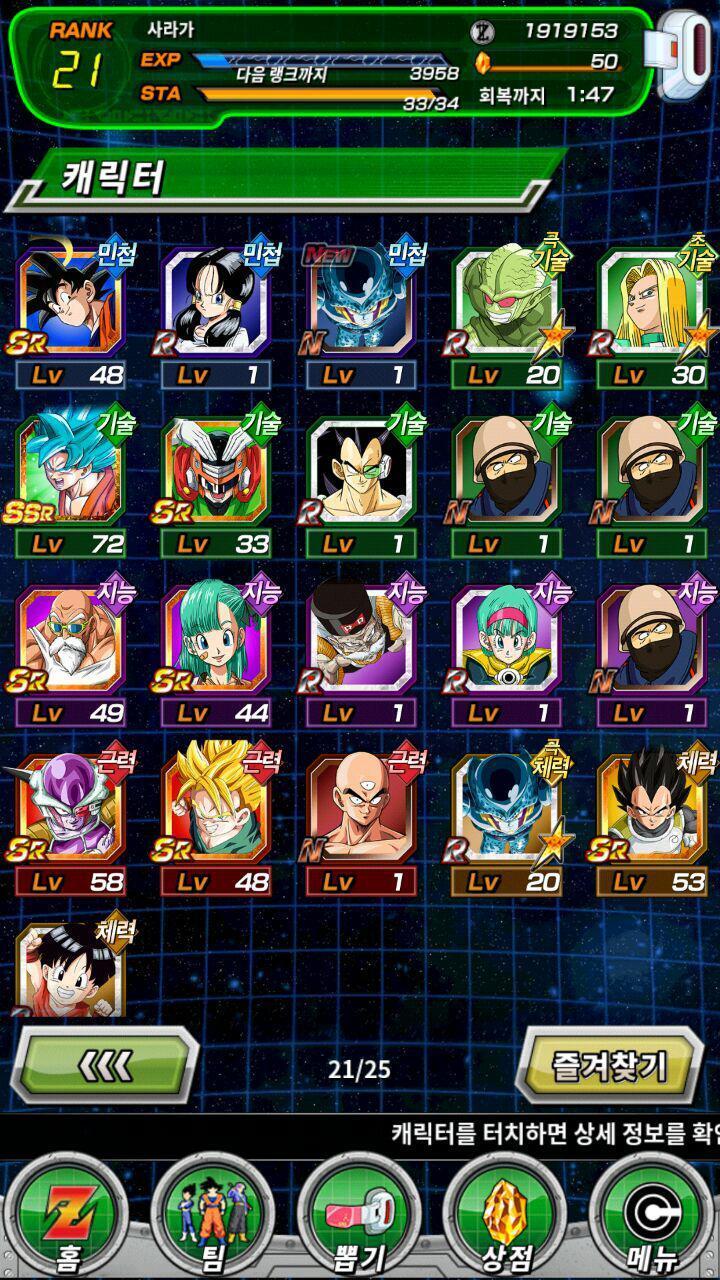The height and width of the screenshot is (1280, 720).
Task: Choose the SR Bulma card Lv 44
Action: [215, 640]
